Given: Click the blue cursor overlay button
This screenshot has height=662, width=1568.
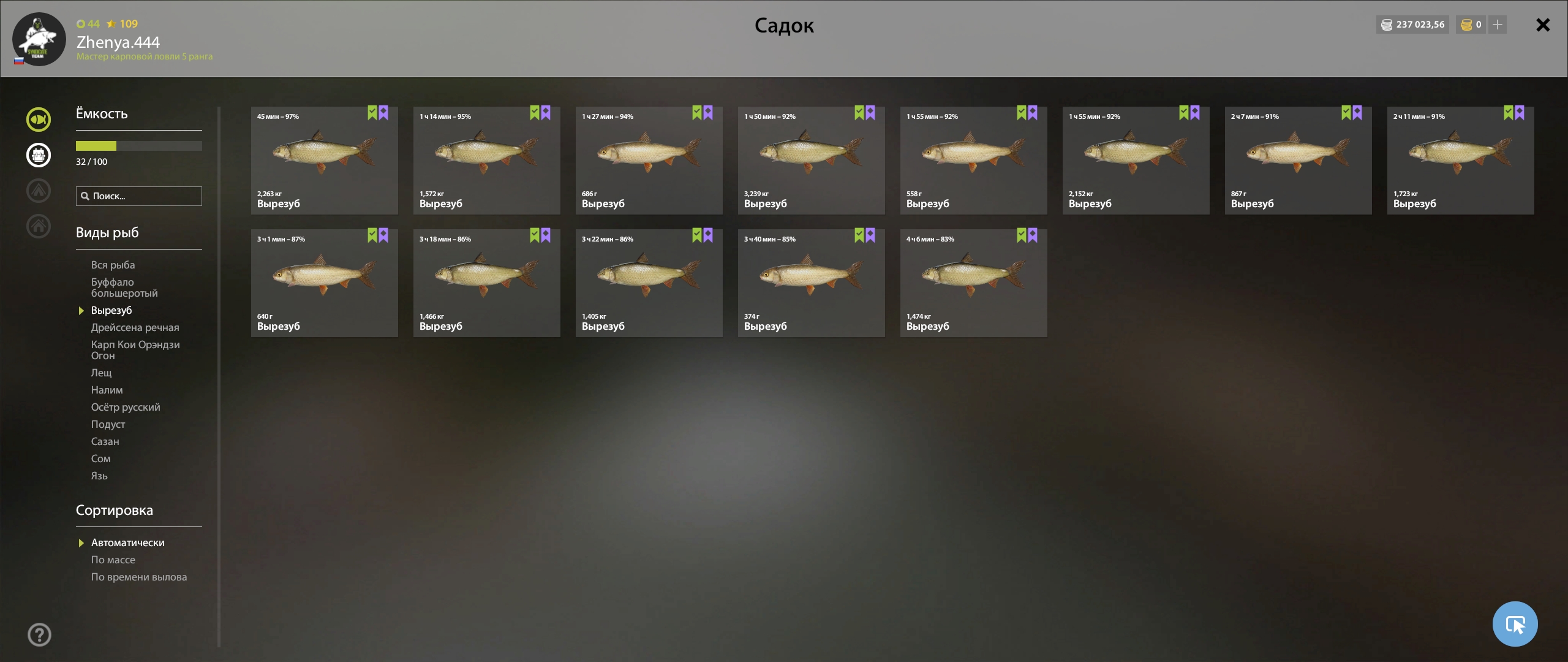Looking at the screenshot, I should tap(1515, 624).
